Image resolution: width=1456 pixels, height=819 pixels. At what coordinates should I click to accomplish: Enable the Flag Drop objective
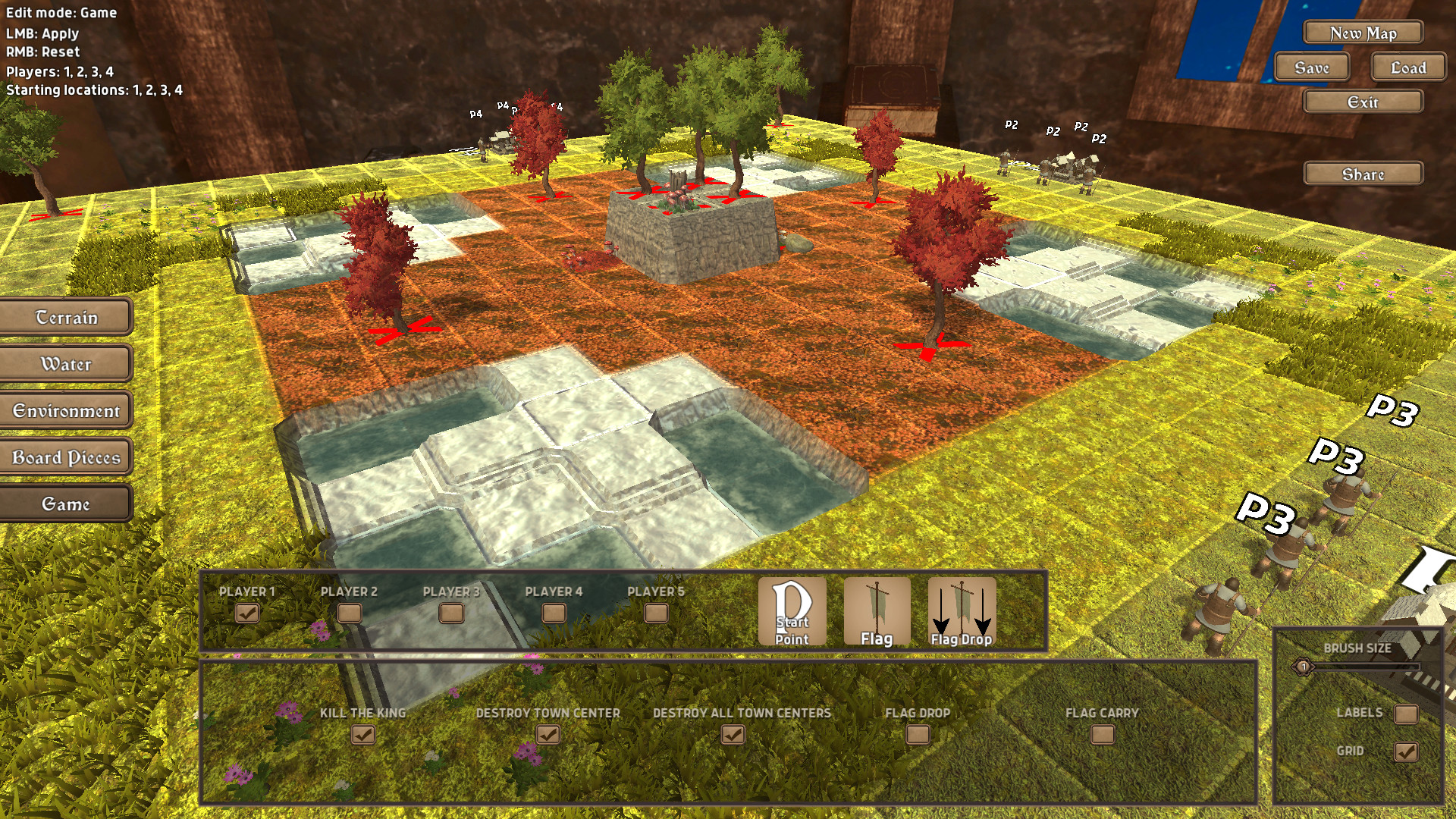pos(918,734)
